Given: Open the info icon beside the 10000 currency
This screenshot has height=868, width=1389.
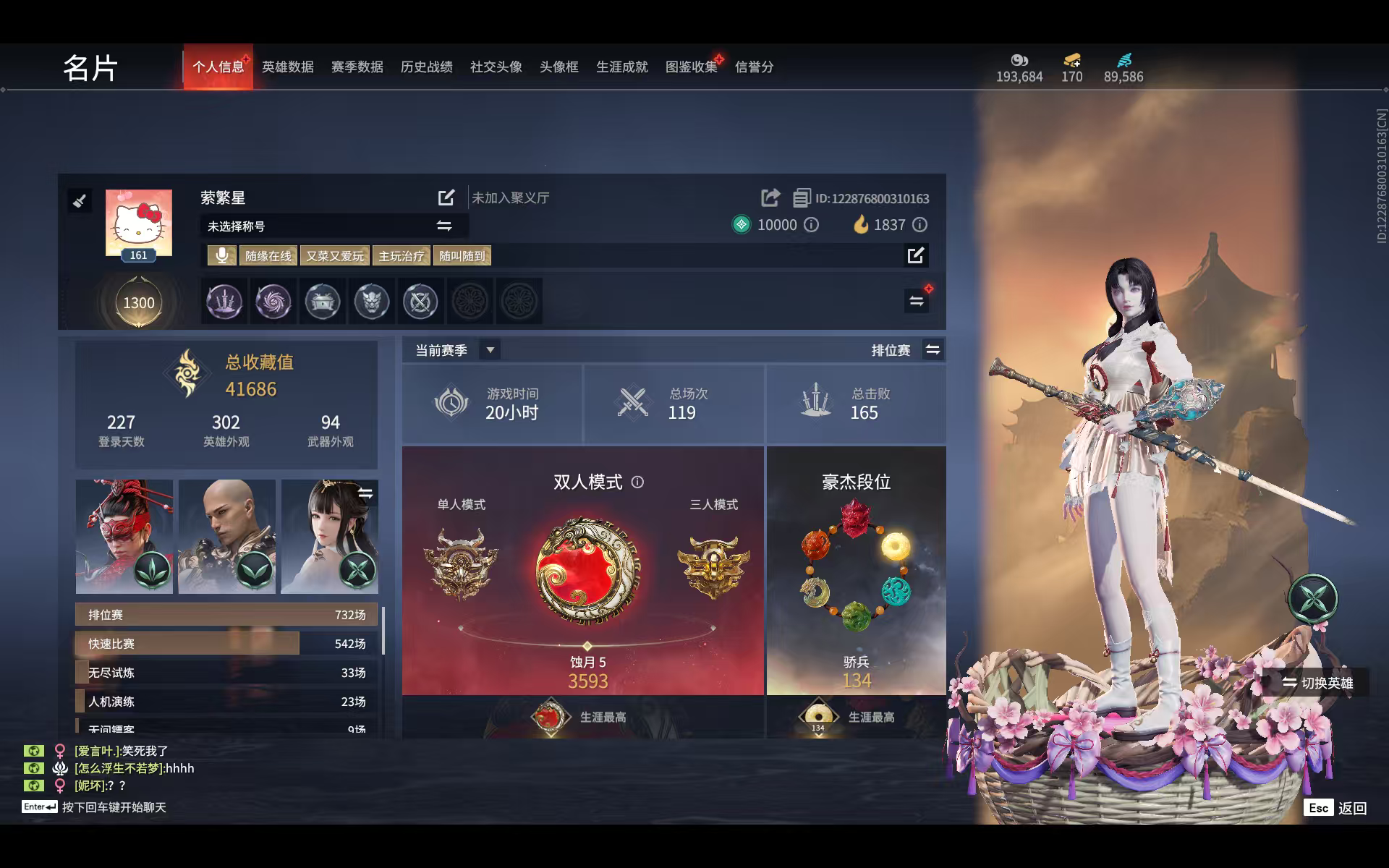Looking at the screenshot, I should coord(812,225).
